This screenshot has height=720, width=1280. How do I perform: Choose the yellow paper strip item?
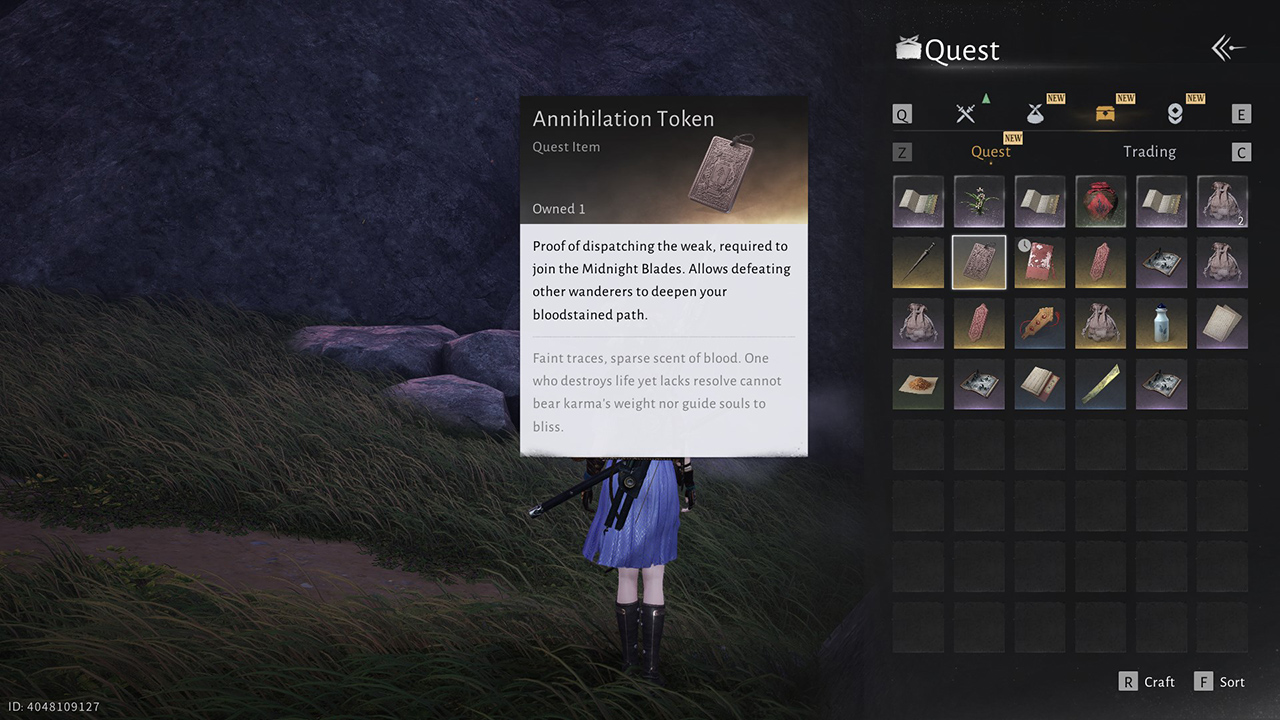[1101, 385]
